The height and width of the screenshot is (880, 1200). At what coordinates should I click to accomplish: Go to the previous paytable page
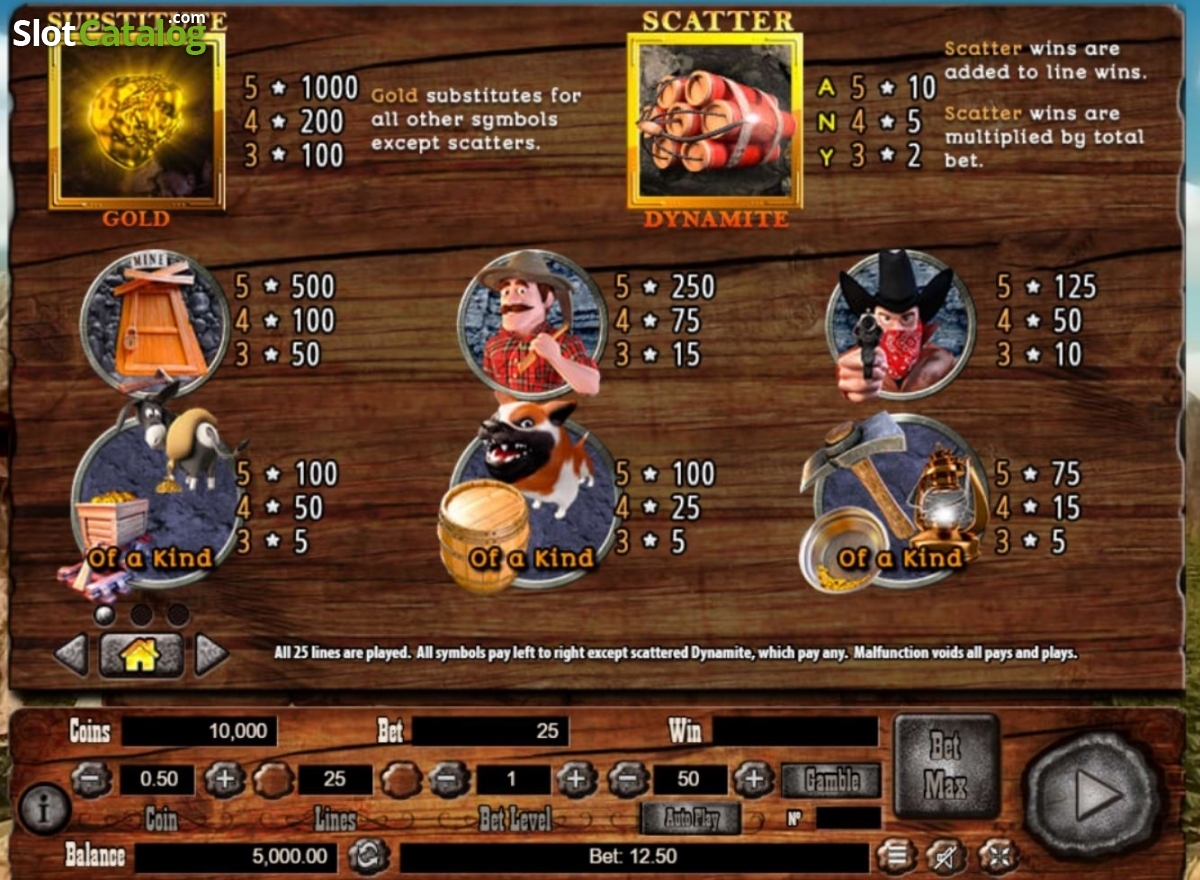(72, 656)
